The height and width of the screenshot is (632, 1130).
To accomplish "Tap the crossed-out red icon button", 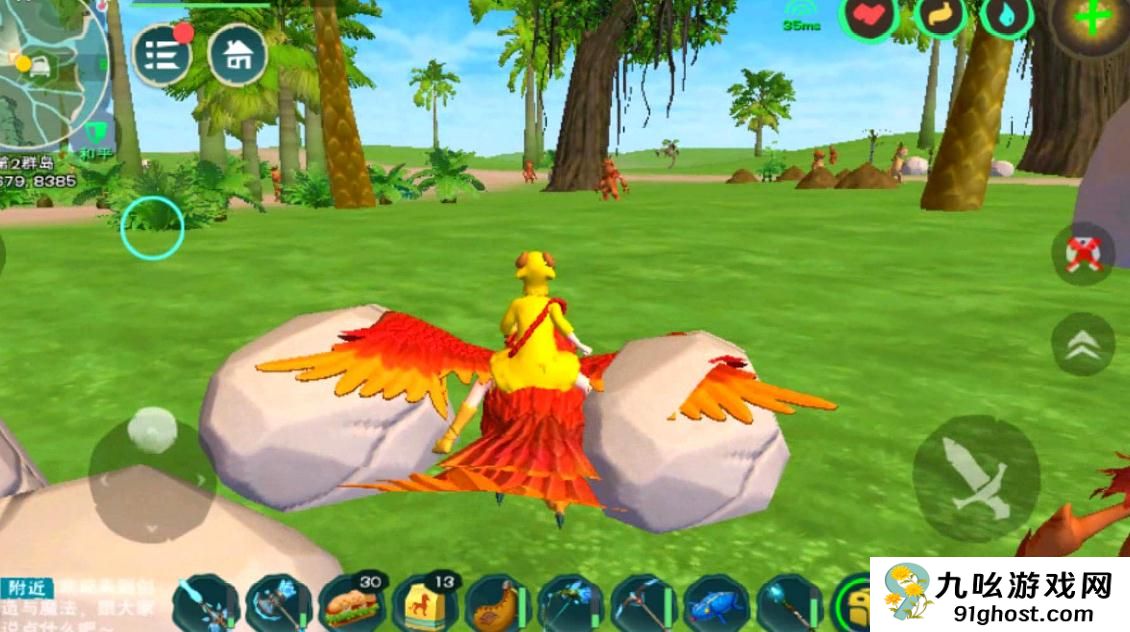I will pyautogui.click(x=1083, y=255).
